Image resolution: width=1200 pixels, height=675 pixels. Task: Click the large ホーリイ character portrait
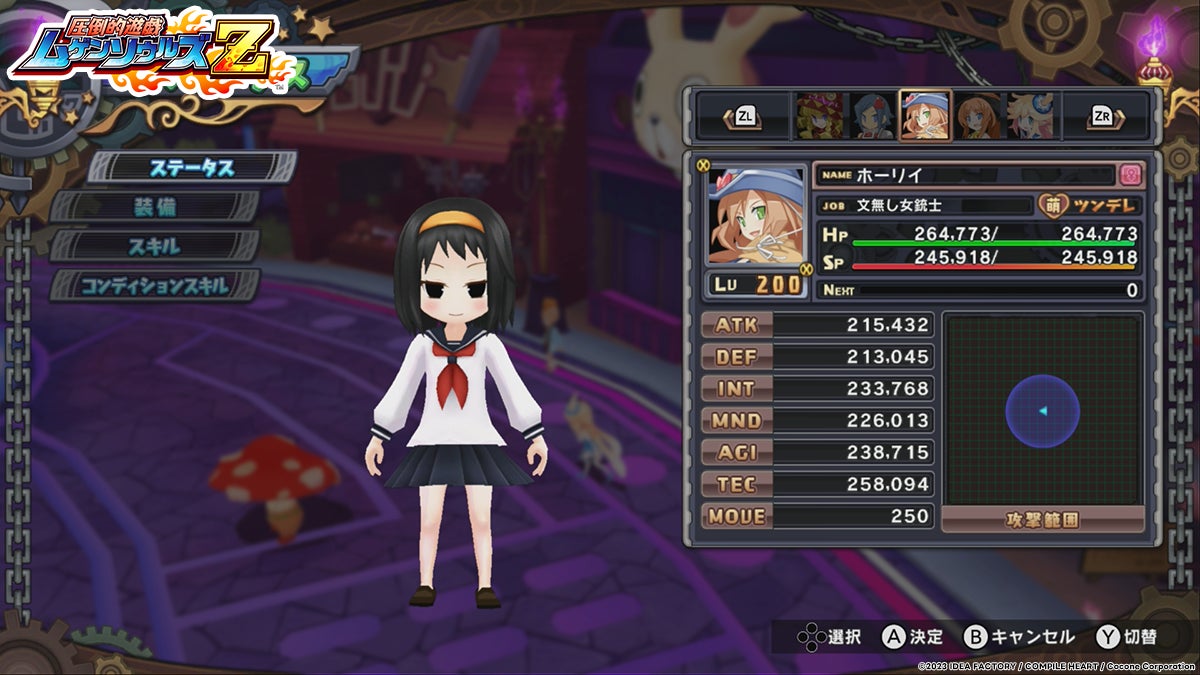(756, 217)
